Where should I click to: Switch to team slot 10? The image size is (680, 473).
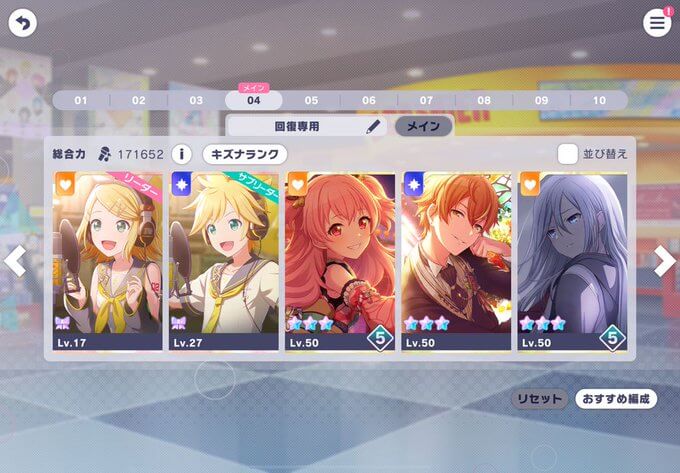coord(599,100)
